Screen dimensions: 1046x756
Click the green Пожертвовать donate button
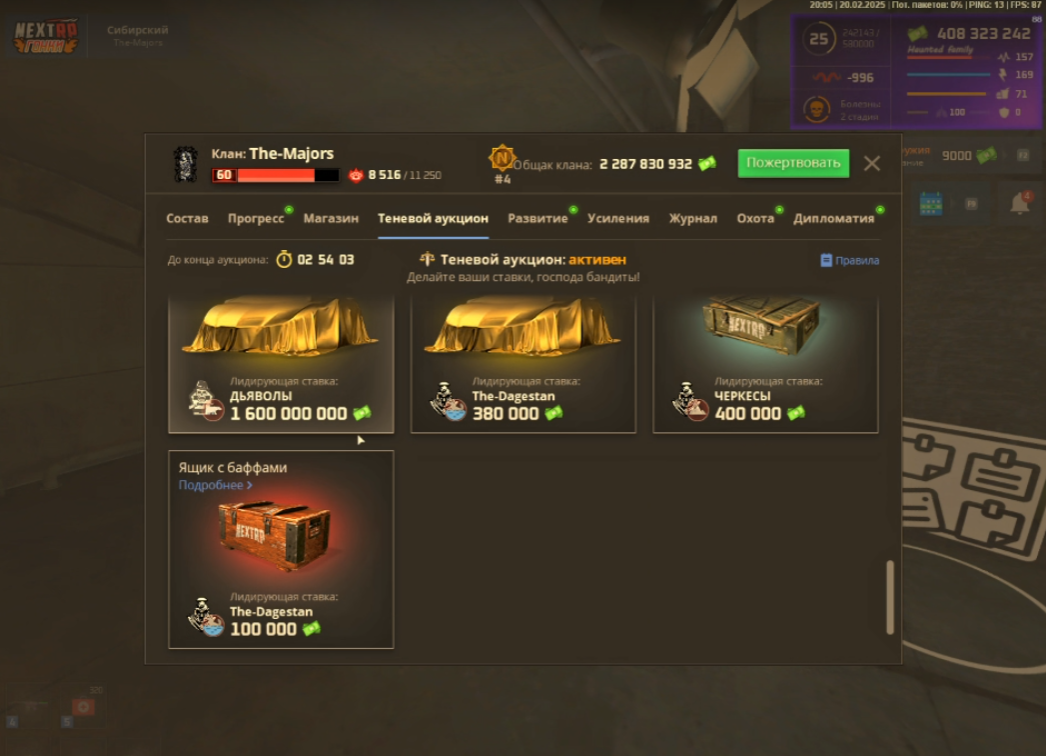click(x=793, y=163)
